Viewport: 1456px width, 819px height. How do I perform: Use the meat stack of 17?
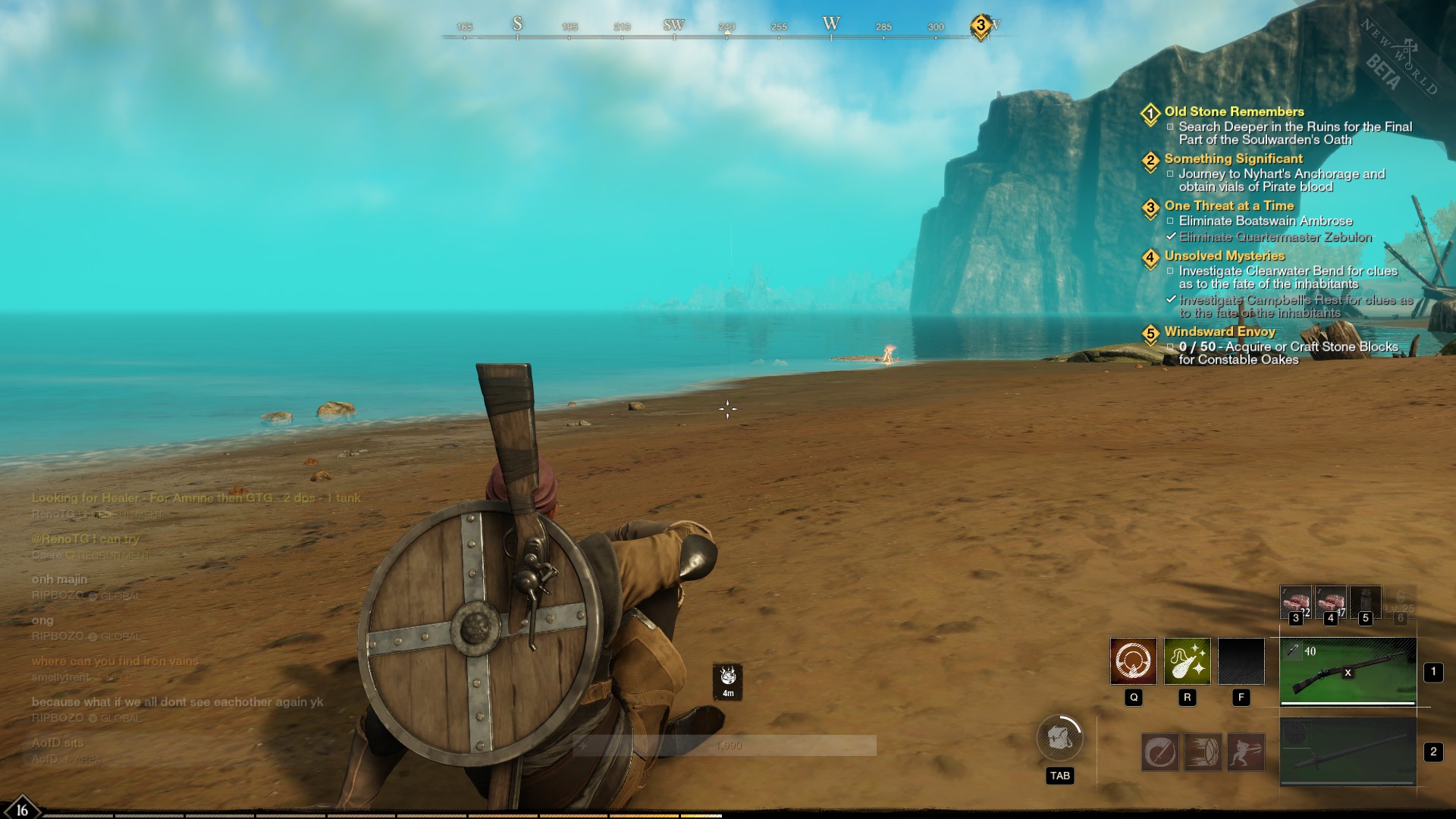(x=1330, y=602)
